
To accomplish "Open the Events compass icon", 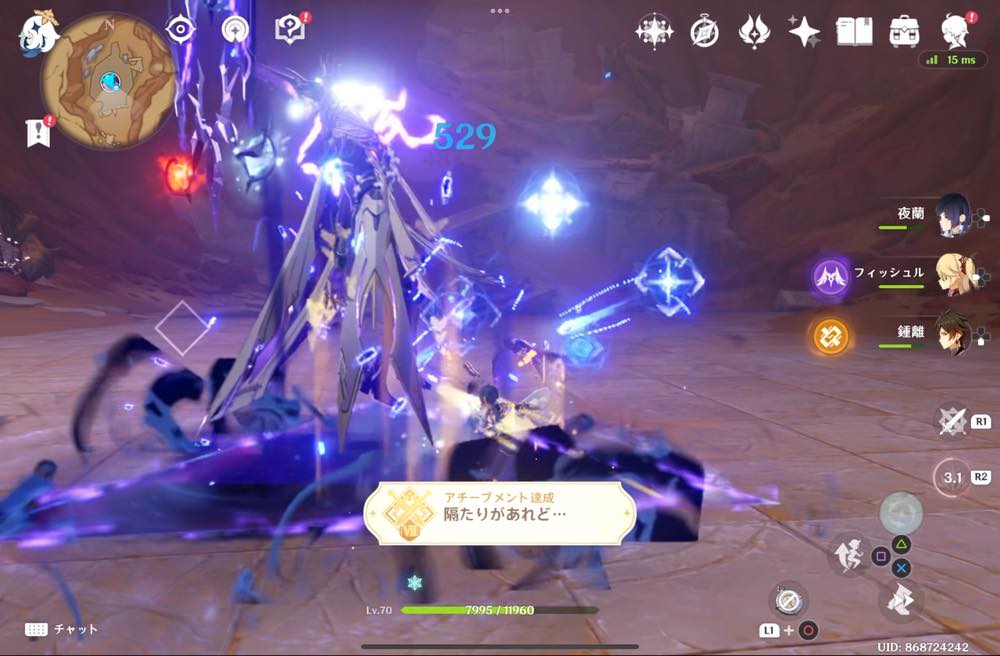I will tap(704, 32).
